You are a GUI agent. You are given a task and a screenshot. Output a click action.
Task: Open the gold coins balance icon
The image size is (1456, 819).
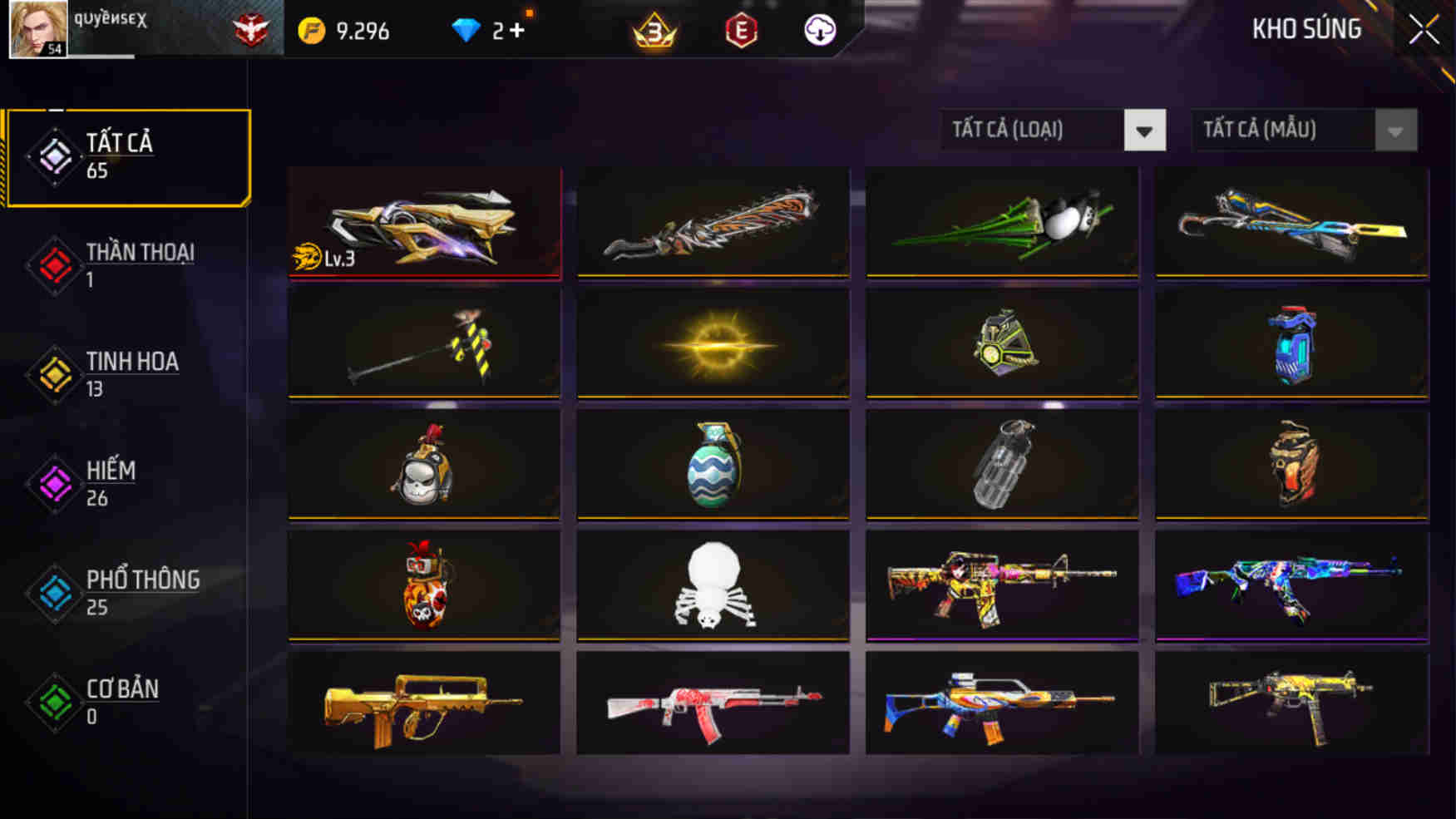tap(308, 27)
